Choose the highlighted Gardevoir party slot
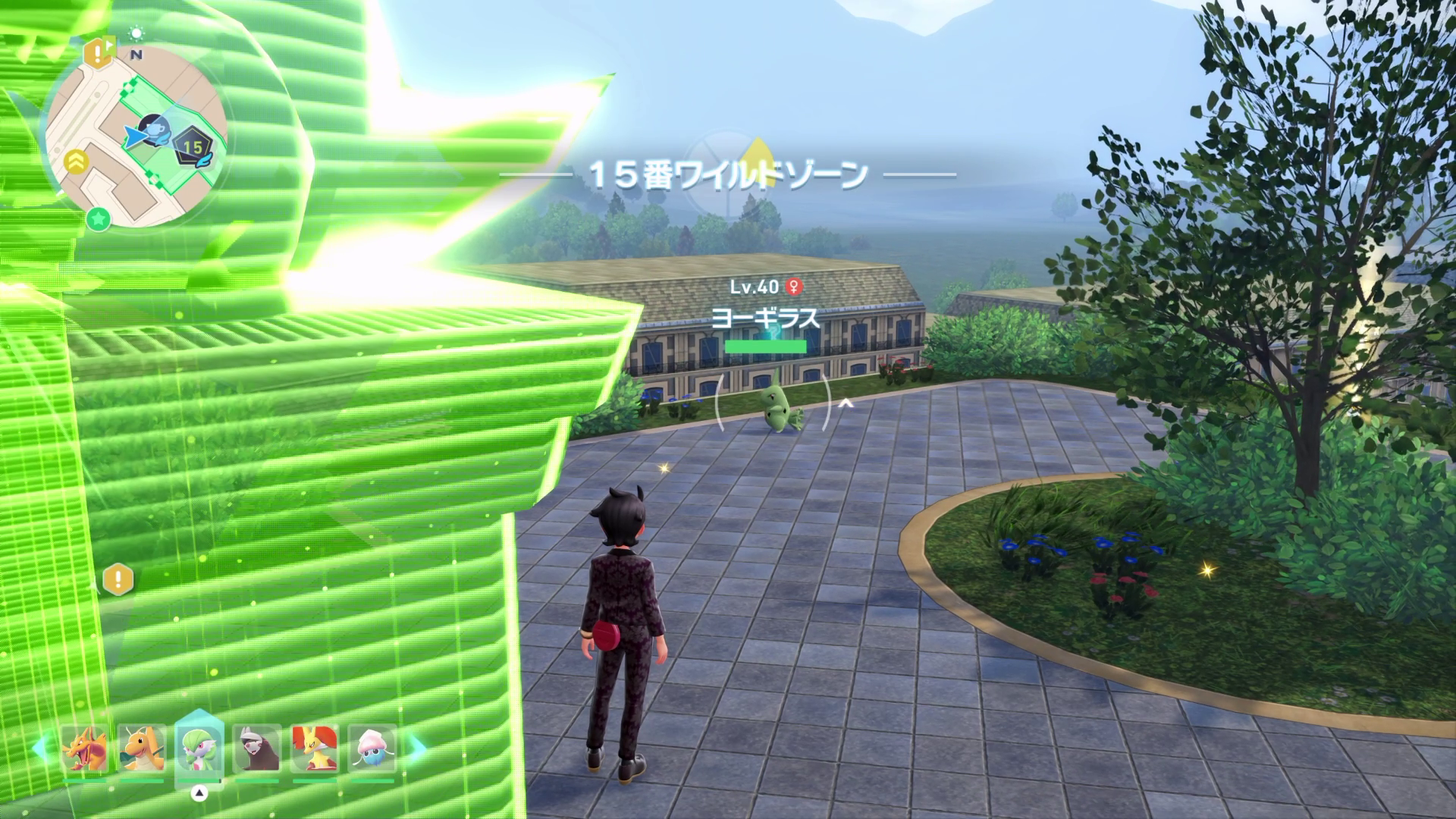Viewport: 1456px width, 819px height. point(199,751)
